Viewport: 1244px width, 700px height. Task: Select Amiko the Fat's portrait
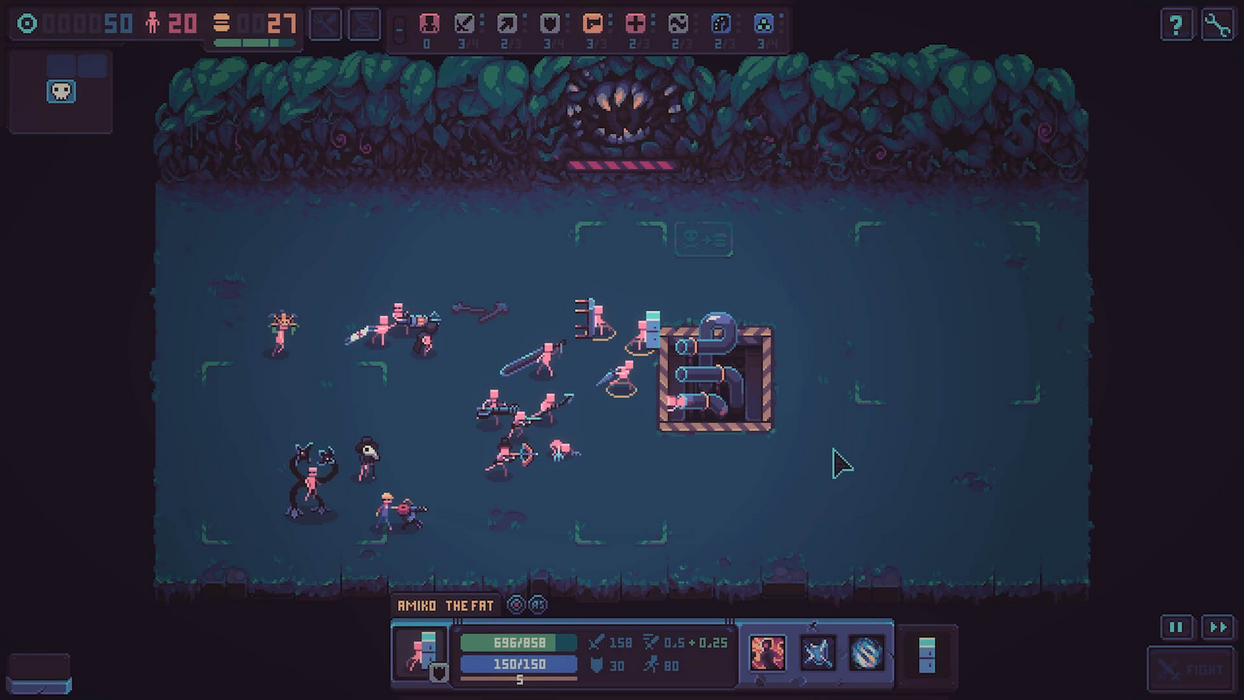(x=420, y=652)
